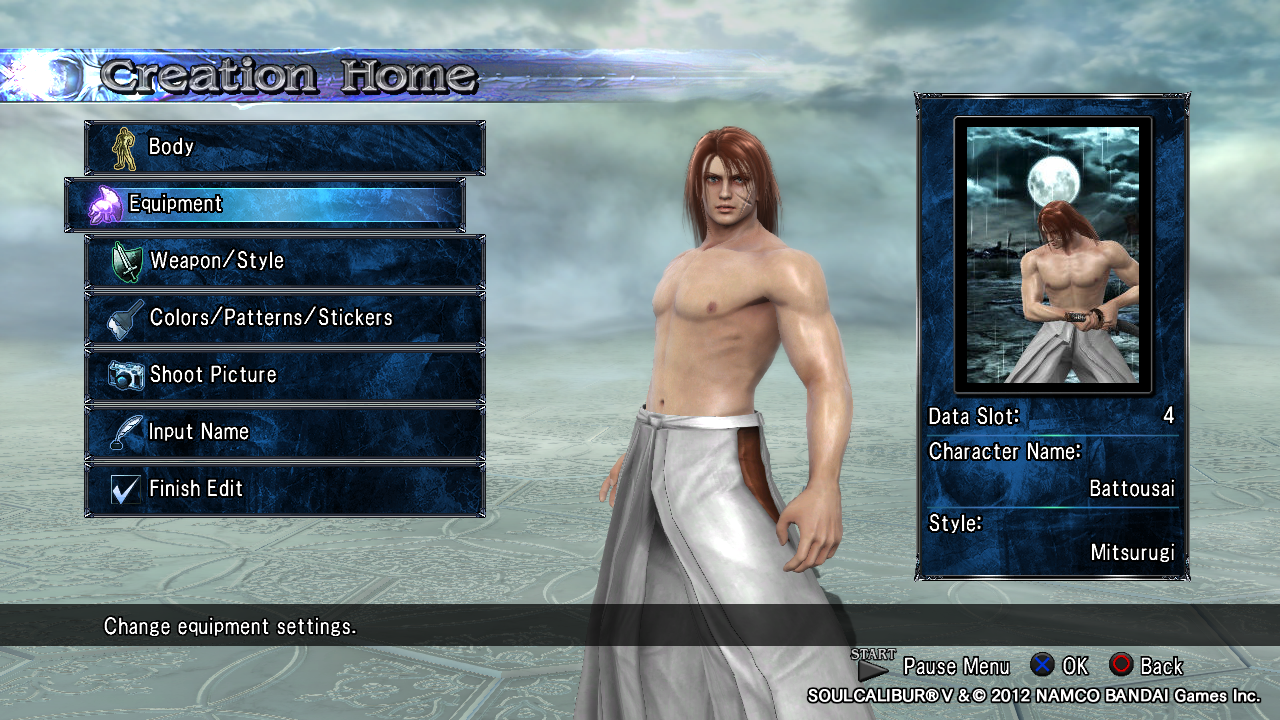
Task: Select the Equipment menu option
Action: pyautogui.click(x=265, y=204)
